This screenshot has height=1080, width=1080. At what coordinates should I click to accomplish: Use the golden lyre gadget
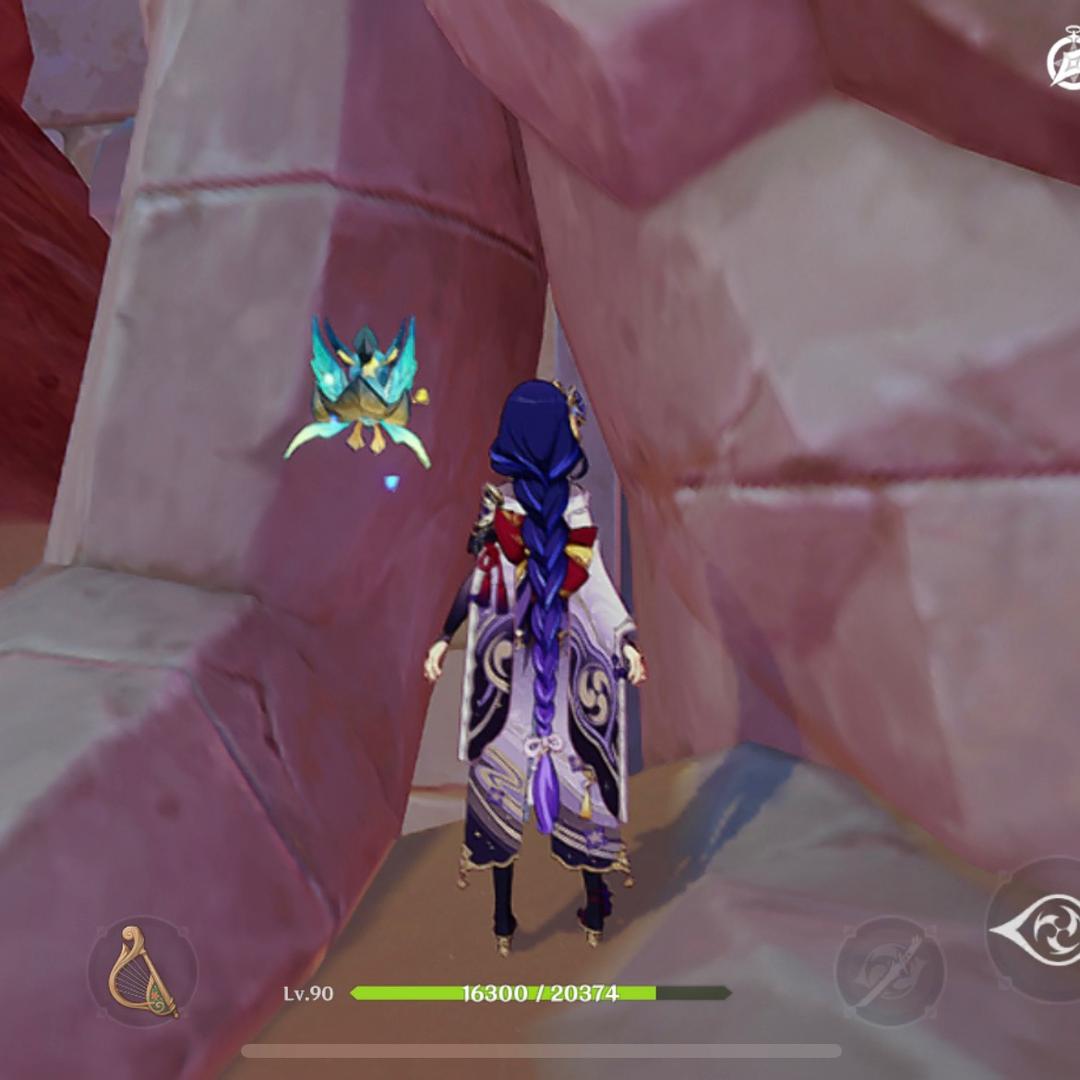click(x=142, y=971)
